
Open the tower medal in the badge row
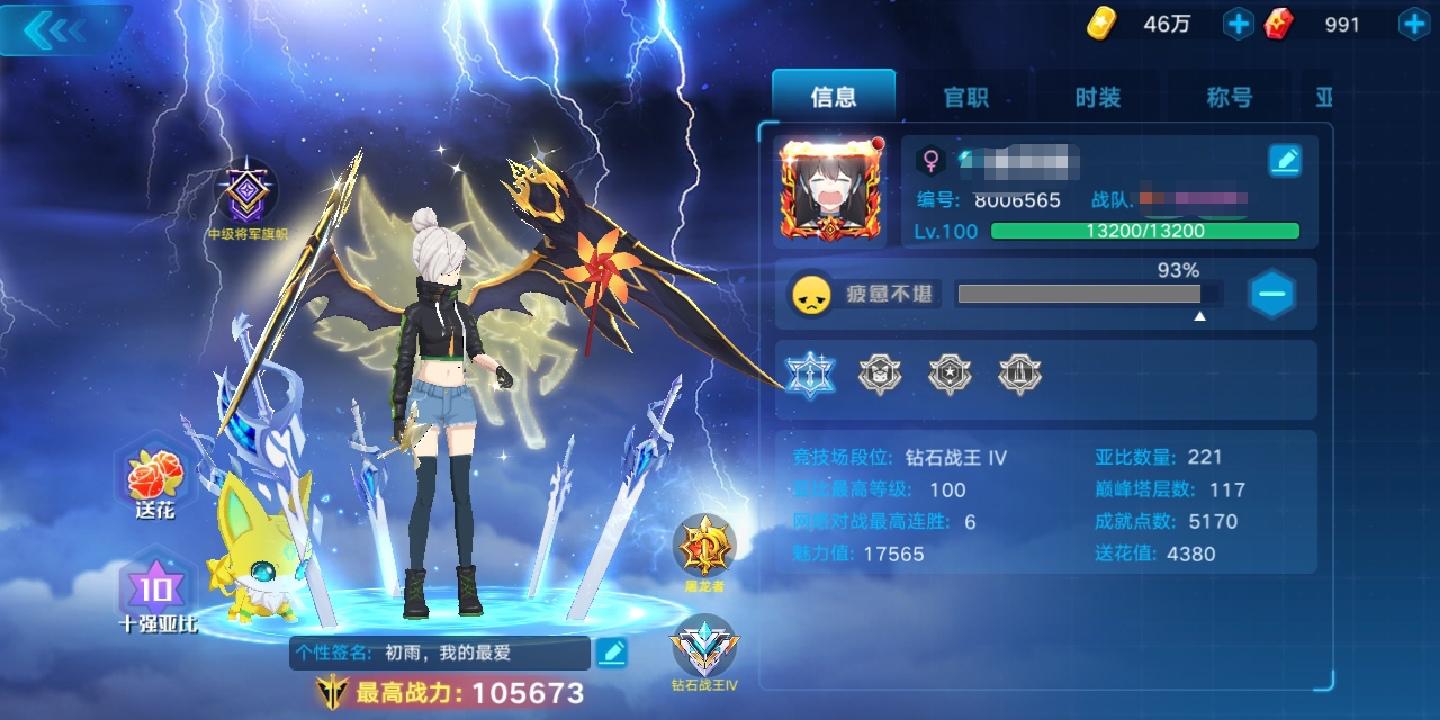click(1020, 374)
